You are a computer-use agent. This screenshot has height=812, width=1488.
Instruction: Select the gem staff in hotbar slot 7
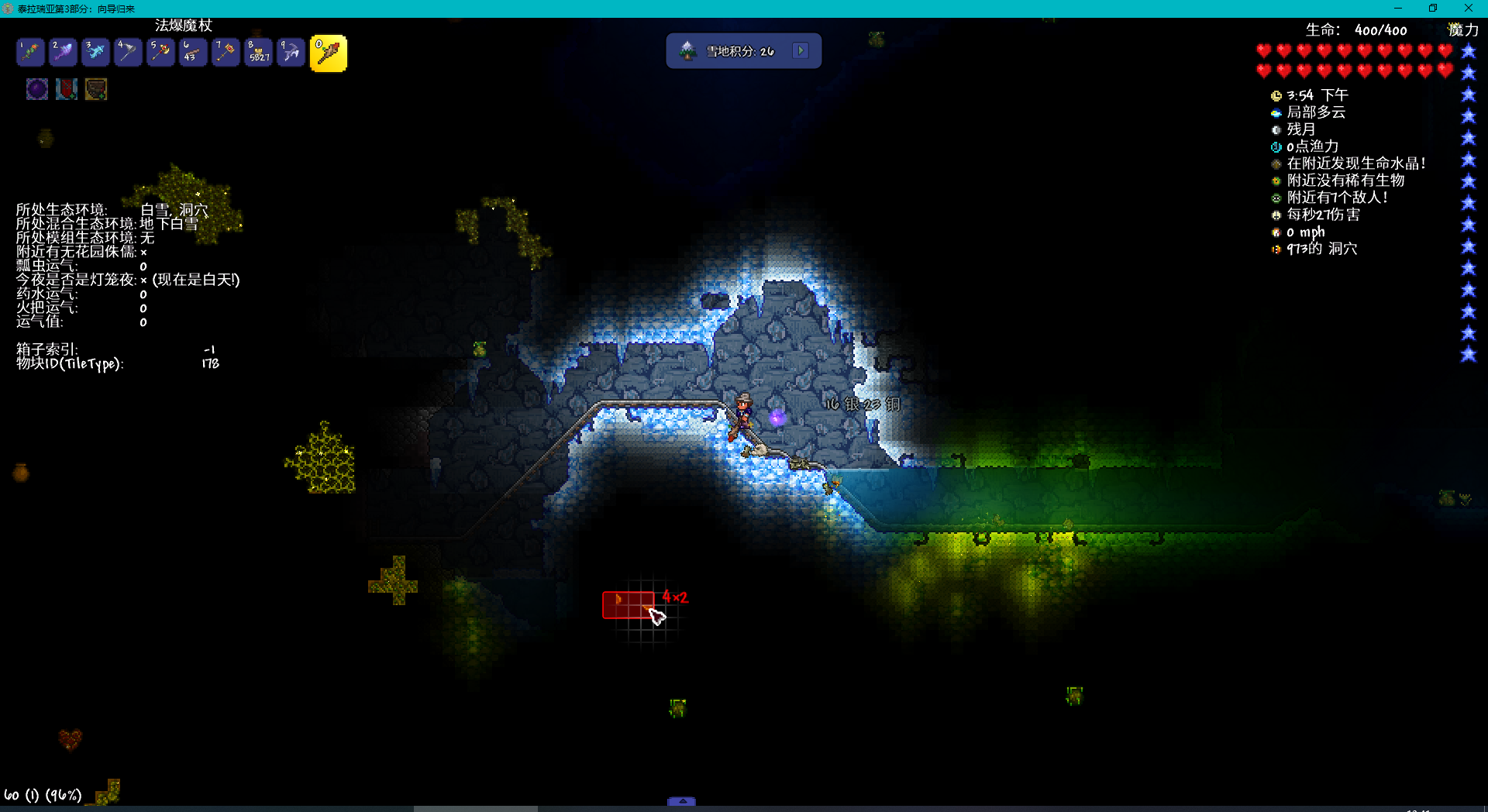(x=225, y=52)
